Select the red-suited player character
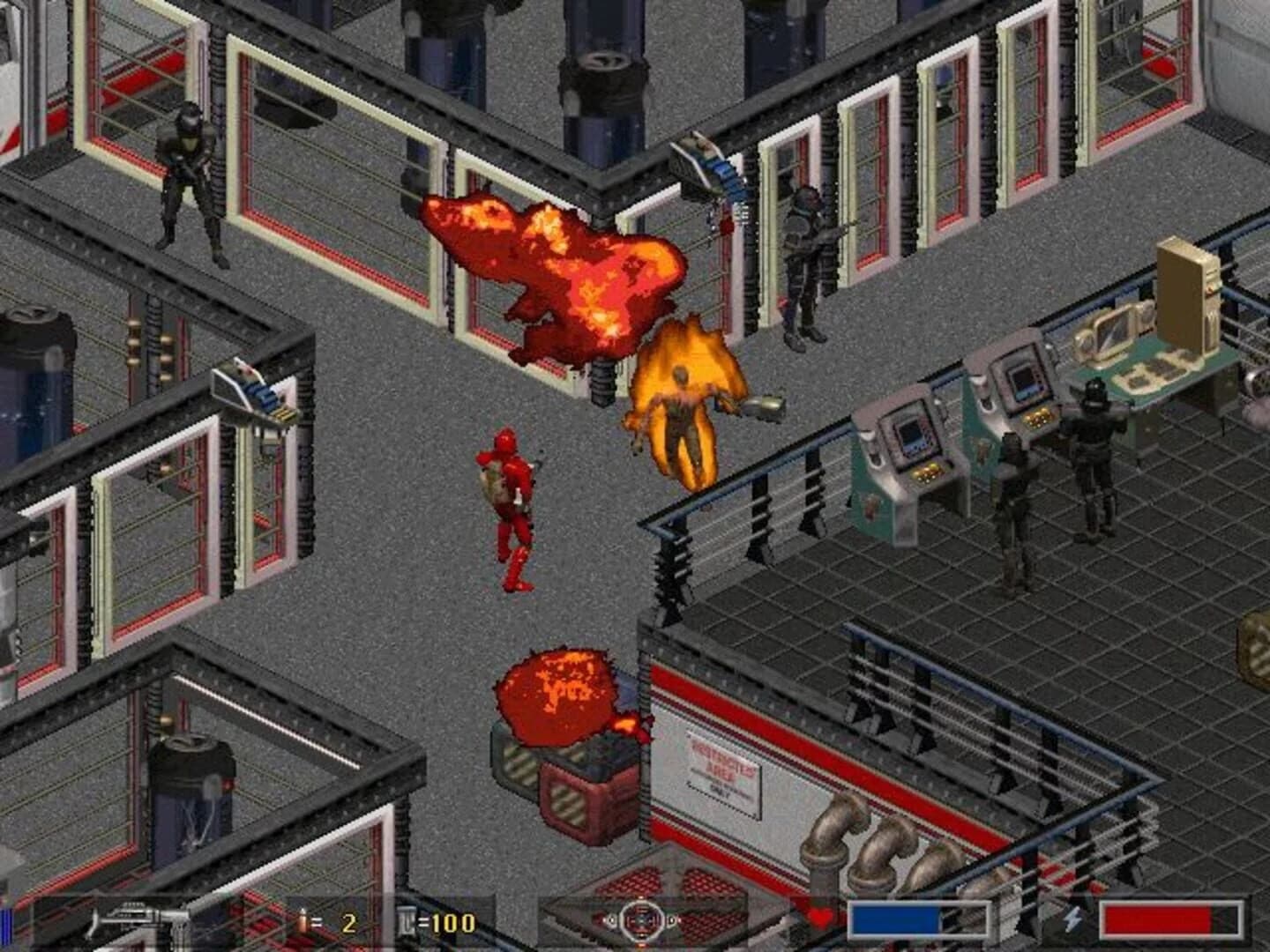The width and height of the screenshot is (1270, 952). (x=507, y=502)
